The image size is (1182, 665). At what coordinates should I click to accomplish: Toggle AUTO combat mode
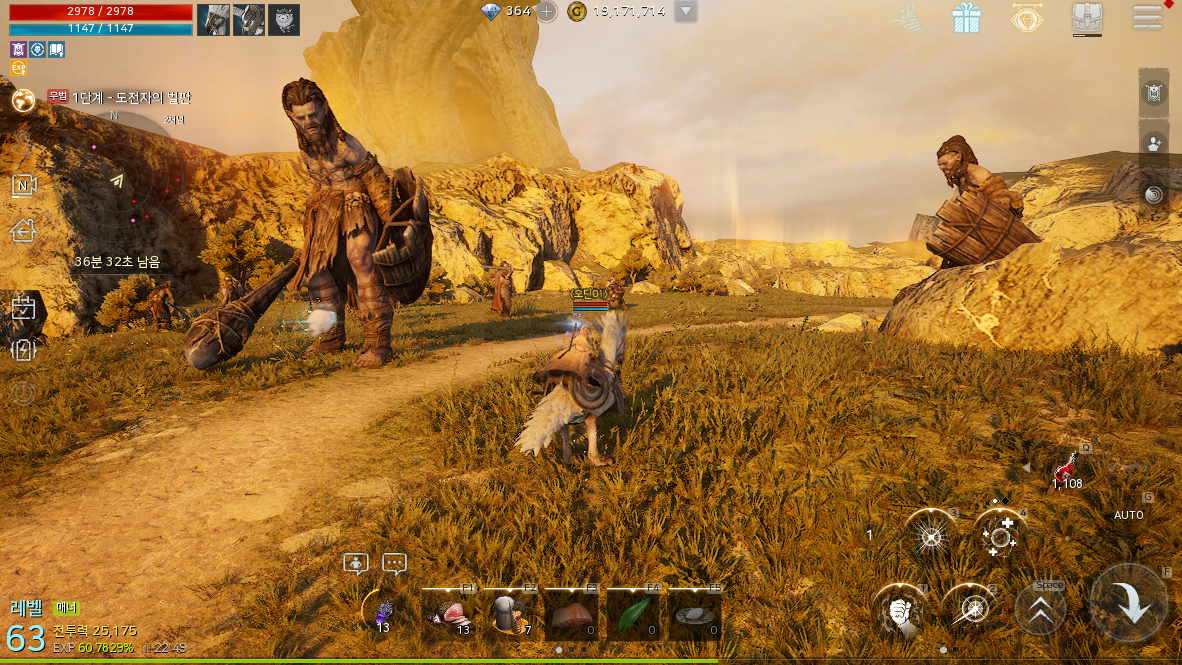pyautogui.click(x=1128, y=515)
